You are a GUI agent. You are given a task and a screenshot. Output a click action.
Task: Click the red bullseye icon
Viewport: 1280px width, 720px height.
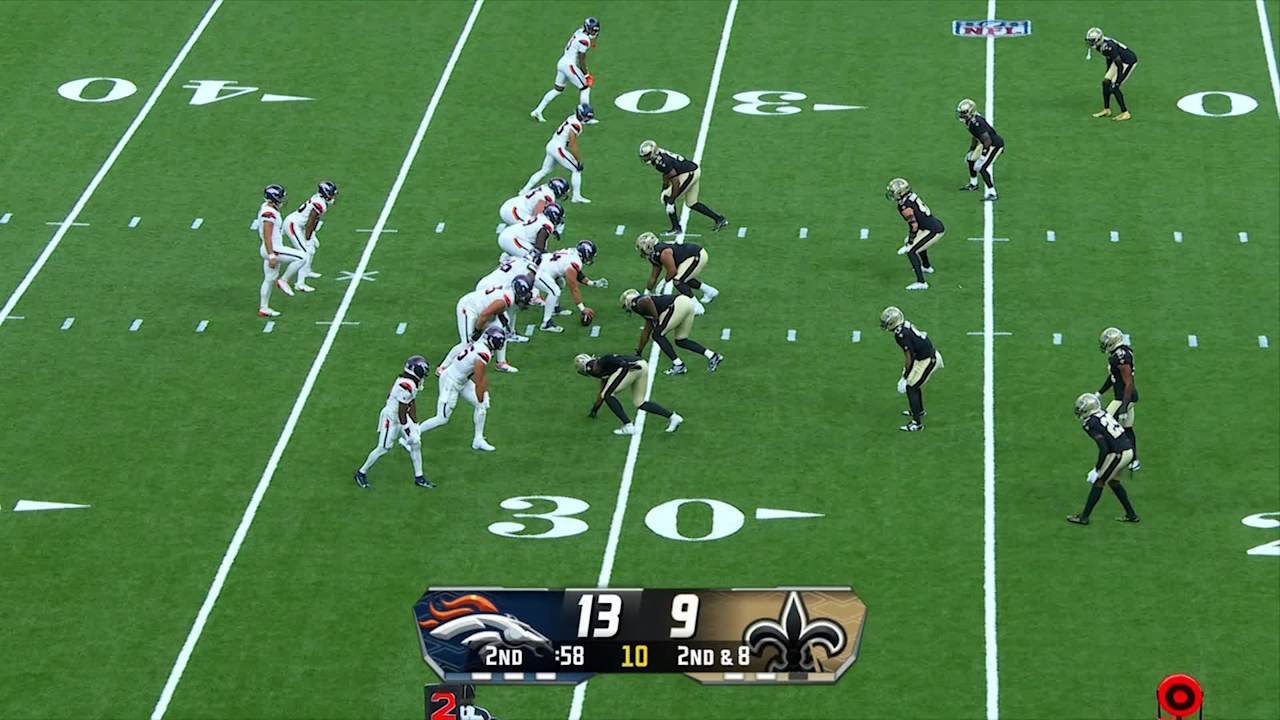pos(1179,695)
